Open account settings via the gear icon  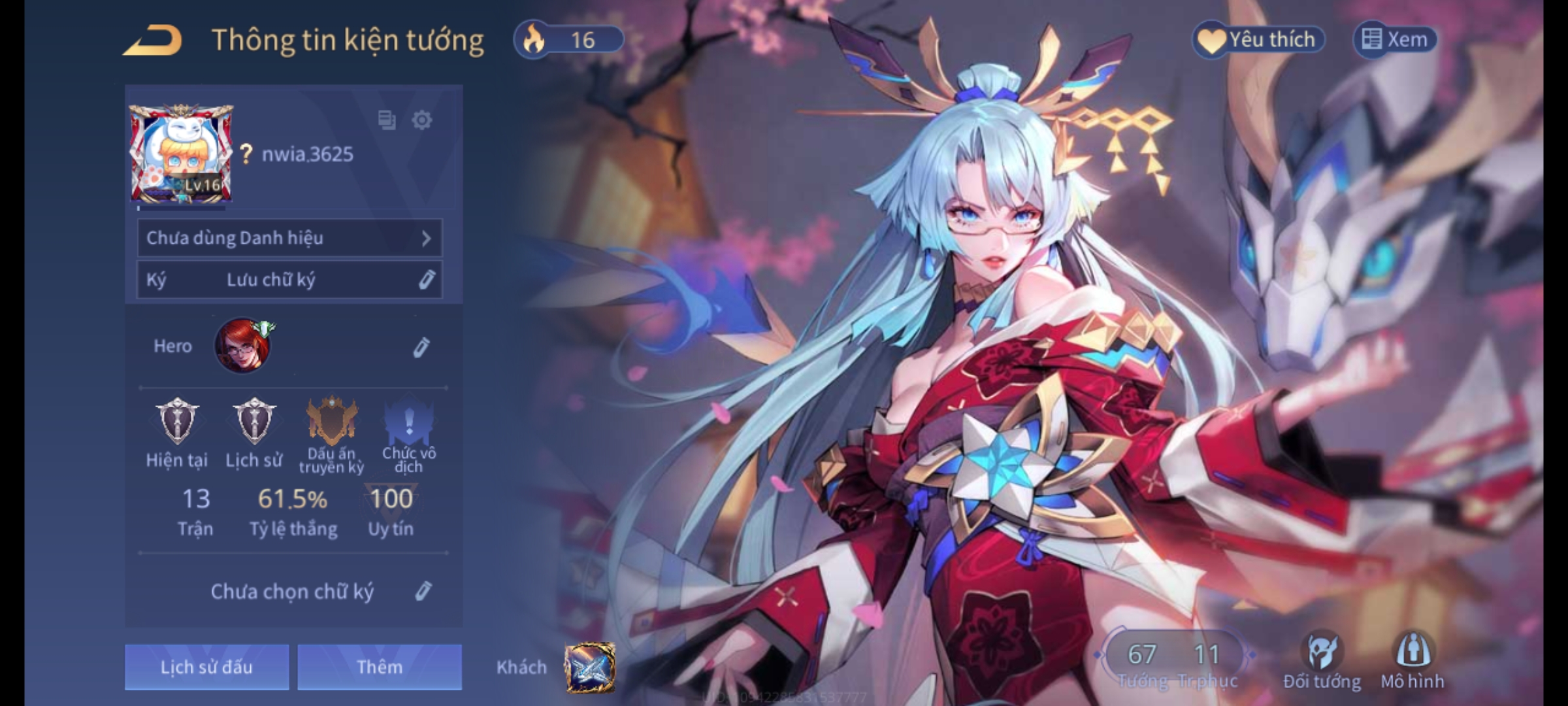pyautogui.click(x=421, y=121)
